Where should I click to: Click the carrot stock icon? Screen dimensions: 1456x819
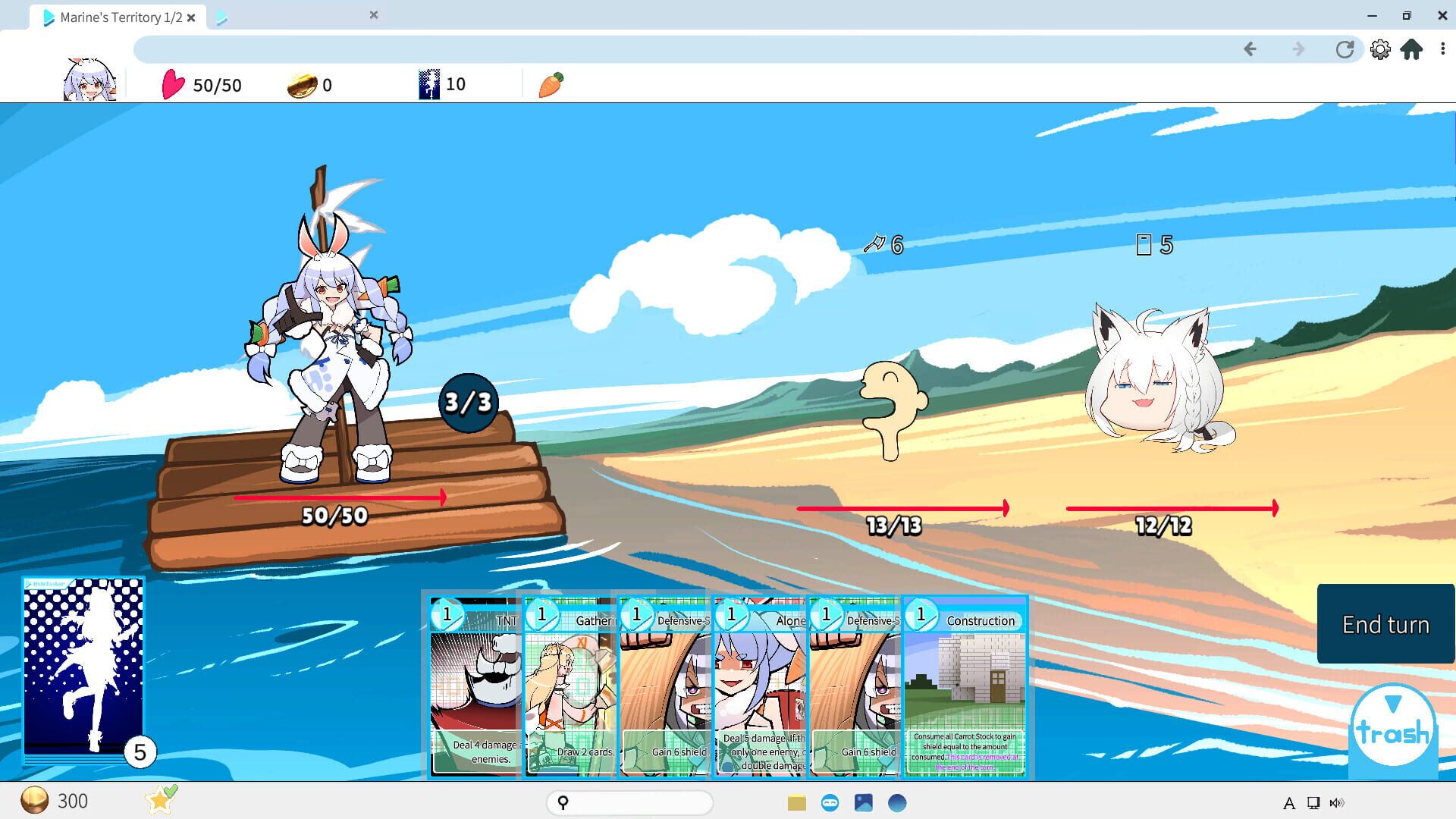click(x=552, y=85)
